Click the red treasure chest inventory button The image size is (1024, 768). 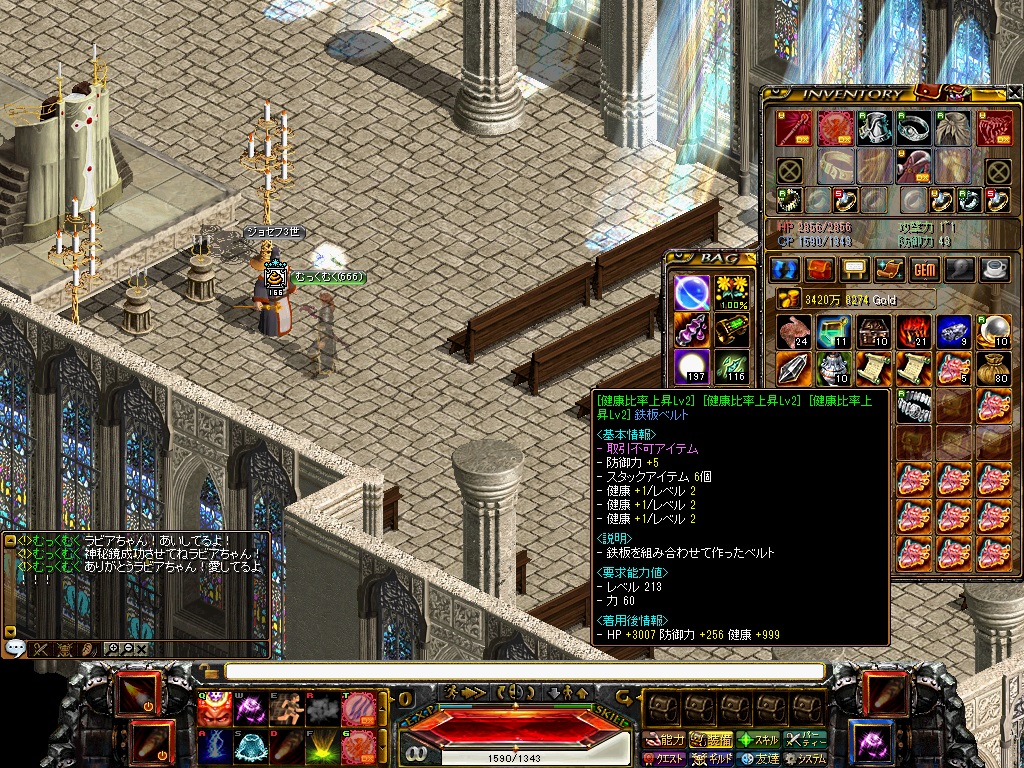coord(820,269)
